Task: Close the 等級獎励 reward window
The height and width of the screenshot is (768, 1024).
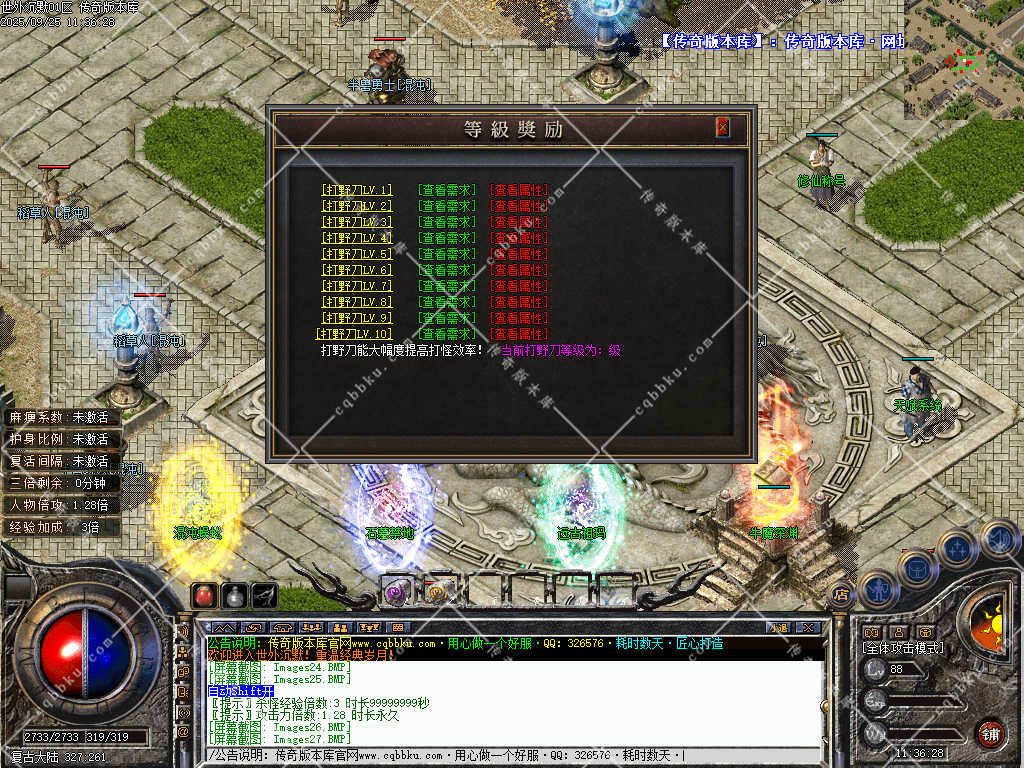Action: tap(723, 128)
